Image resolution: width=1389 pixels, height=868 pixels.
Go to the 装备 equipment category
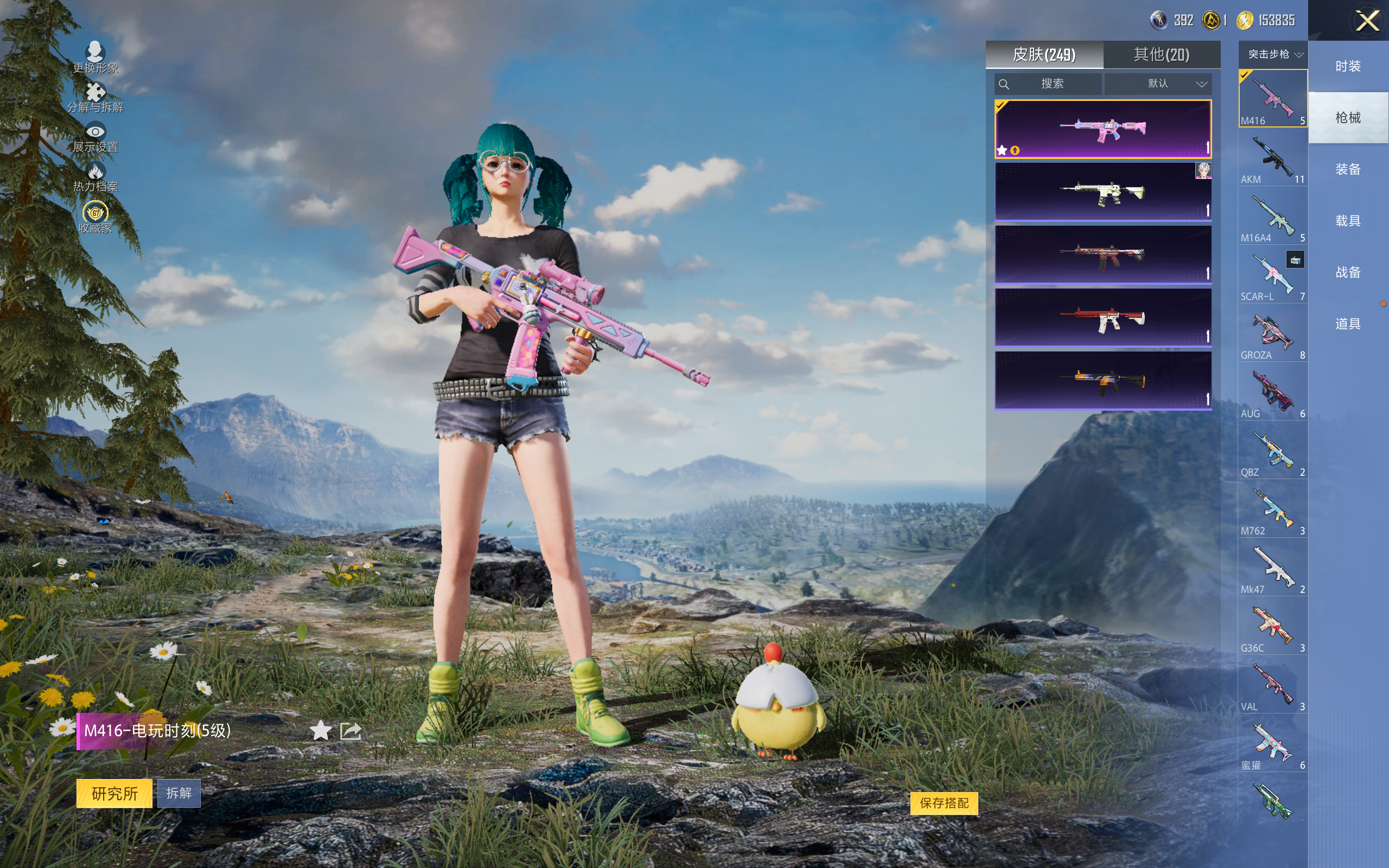pyautogui.click(x=1348, y=169)
